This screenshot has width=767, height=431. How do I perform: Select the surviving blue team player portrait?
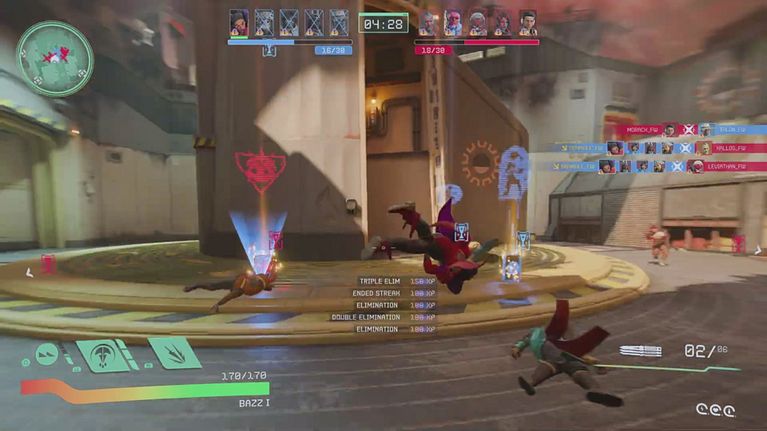[x=239, y=22]
